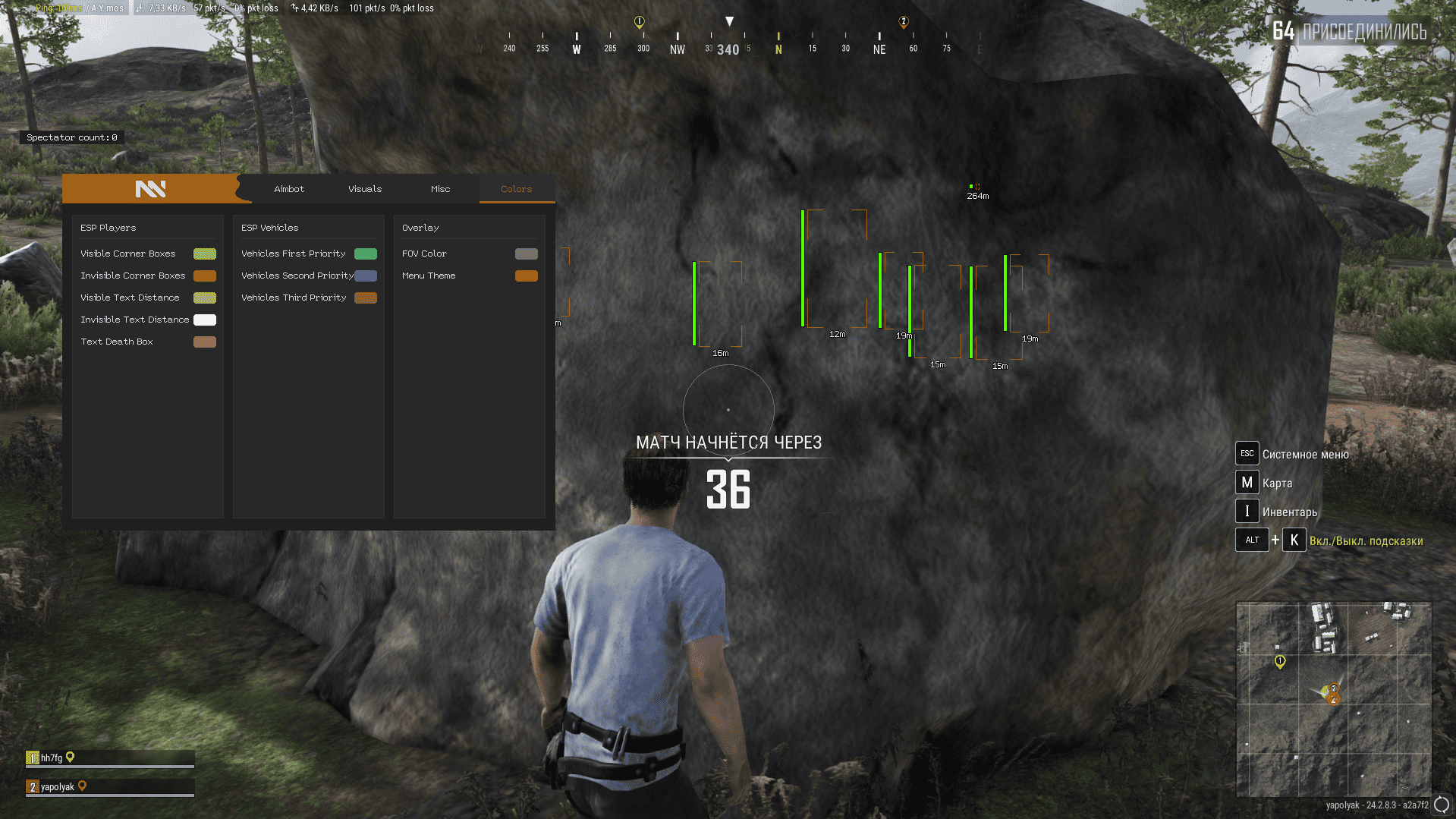The width and height of the screenshot is (1456, 819).
Task: Change the Menu Theme color swatch
Action: (527, 276)
